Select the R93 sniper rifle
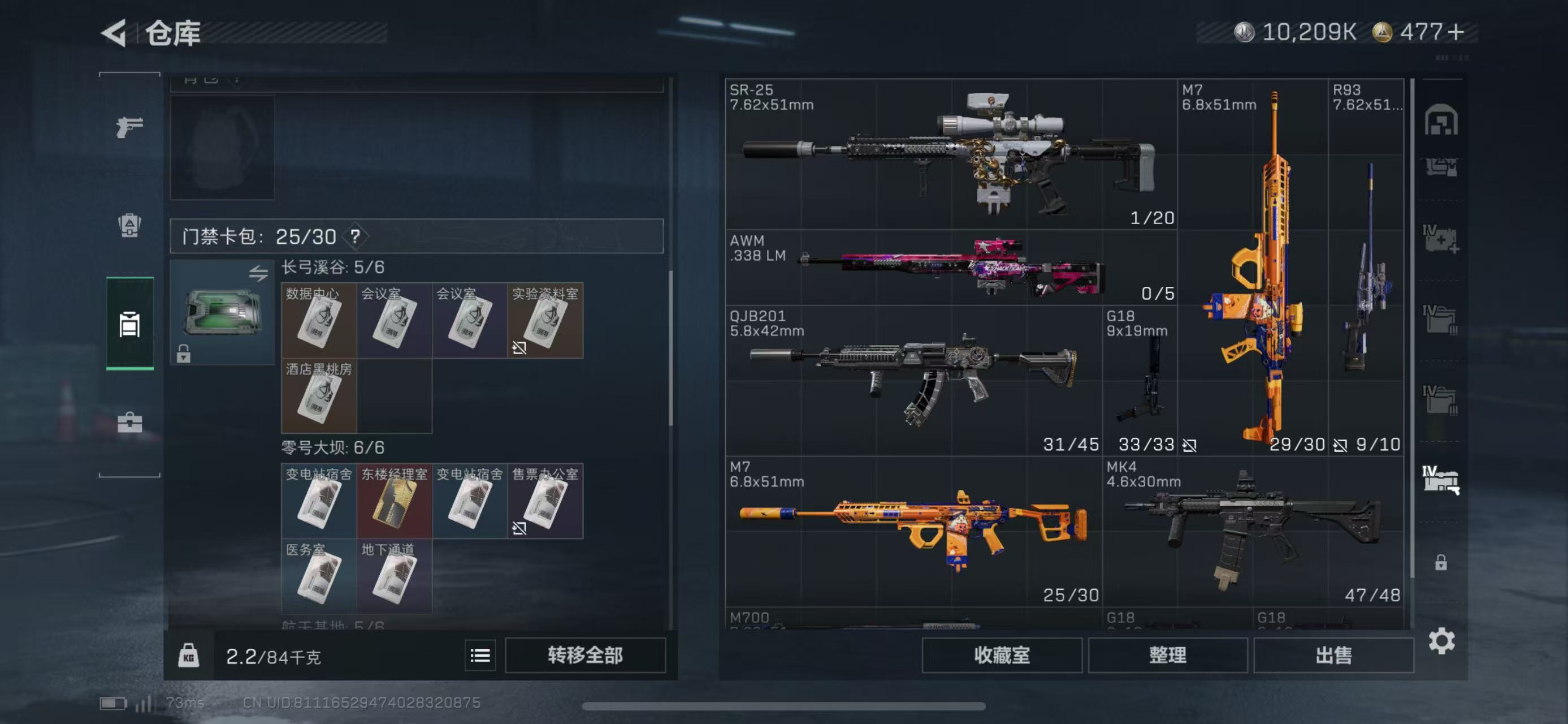Viewport: 1568px width, 724px height. point(1366,267)
